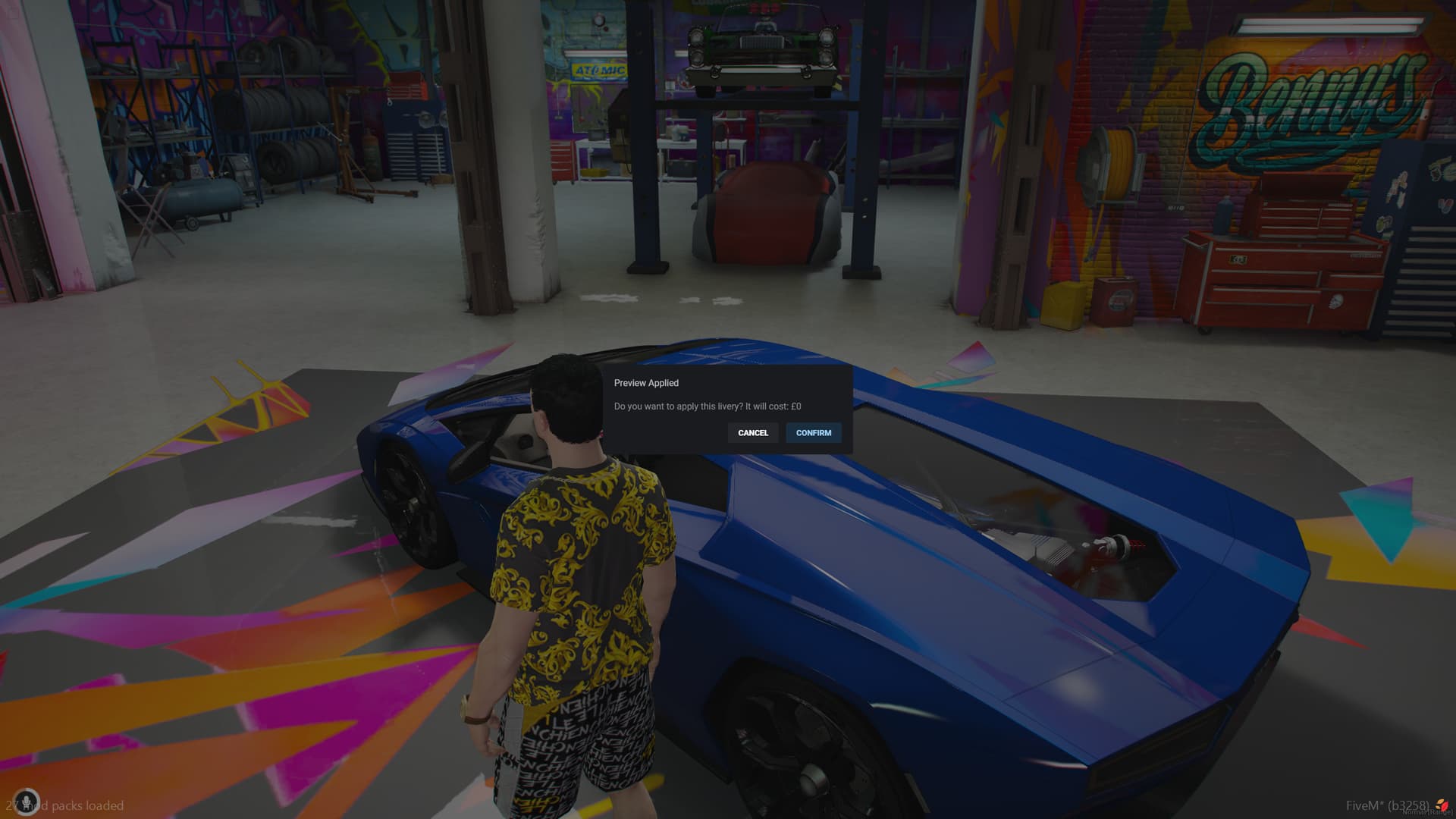Select the 'Preview Applied' dialog title
The width and height of the screenshot is (1456, 819).
pos(646,383)
